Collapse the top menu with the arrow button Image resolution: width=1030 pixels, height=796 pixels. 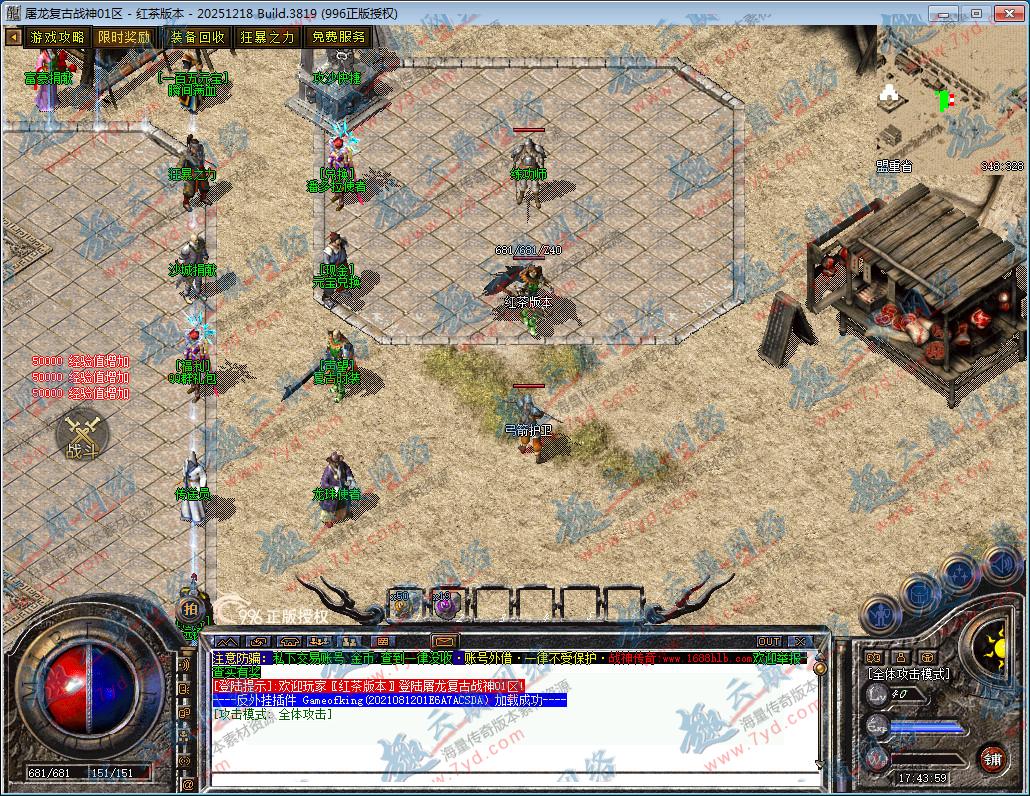[x=13, y=37]
